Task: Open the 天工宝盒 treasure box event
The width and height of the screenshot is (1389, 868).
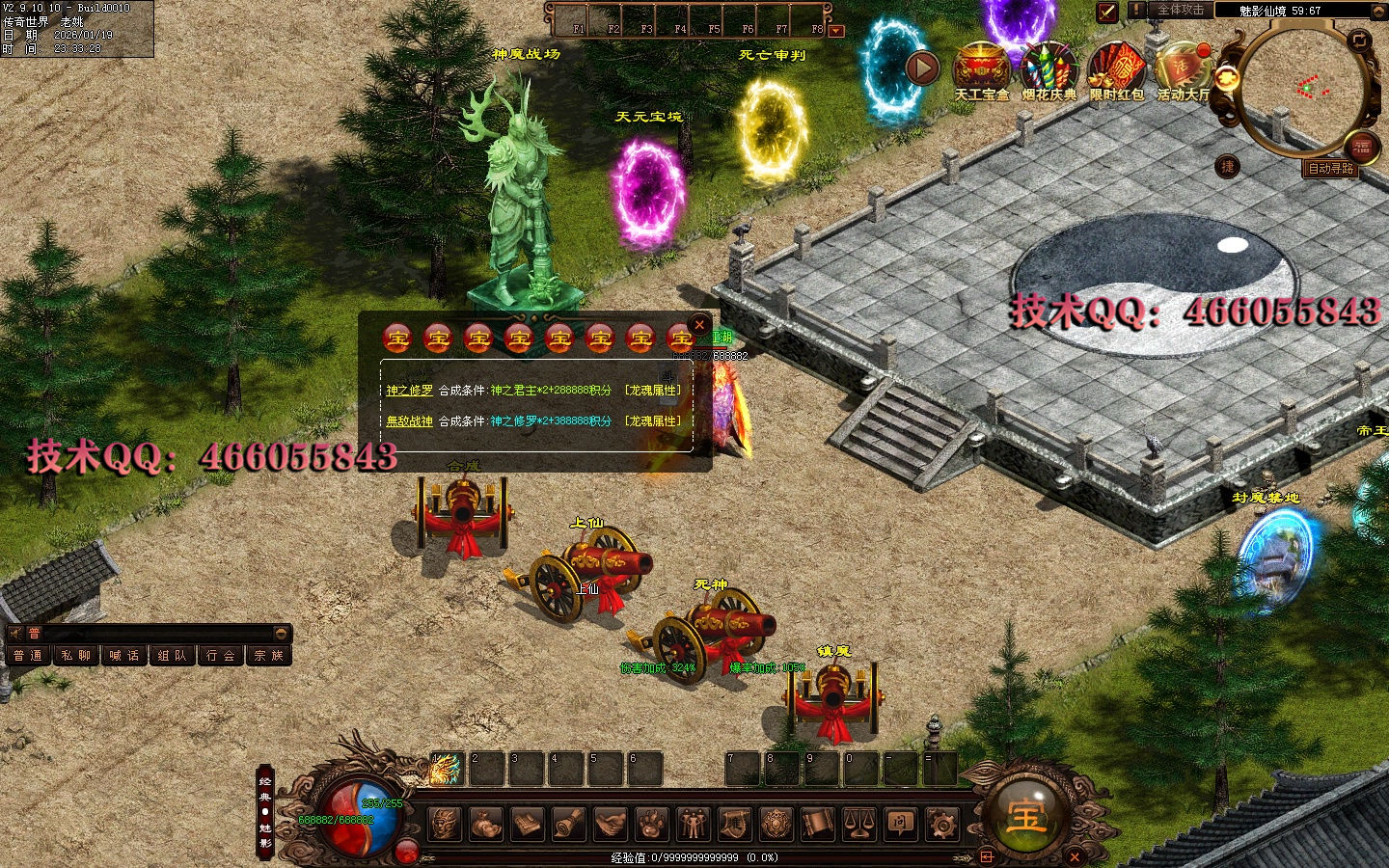Action: 981,72
